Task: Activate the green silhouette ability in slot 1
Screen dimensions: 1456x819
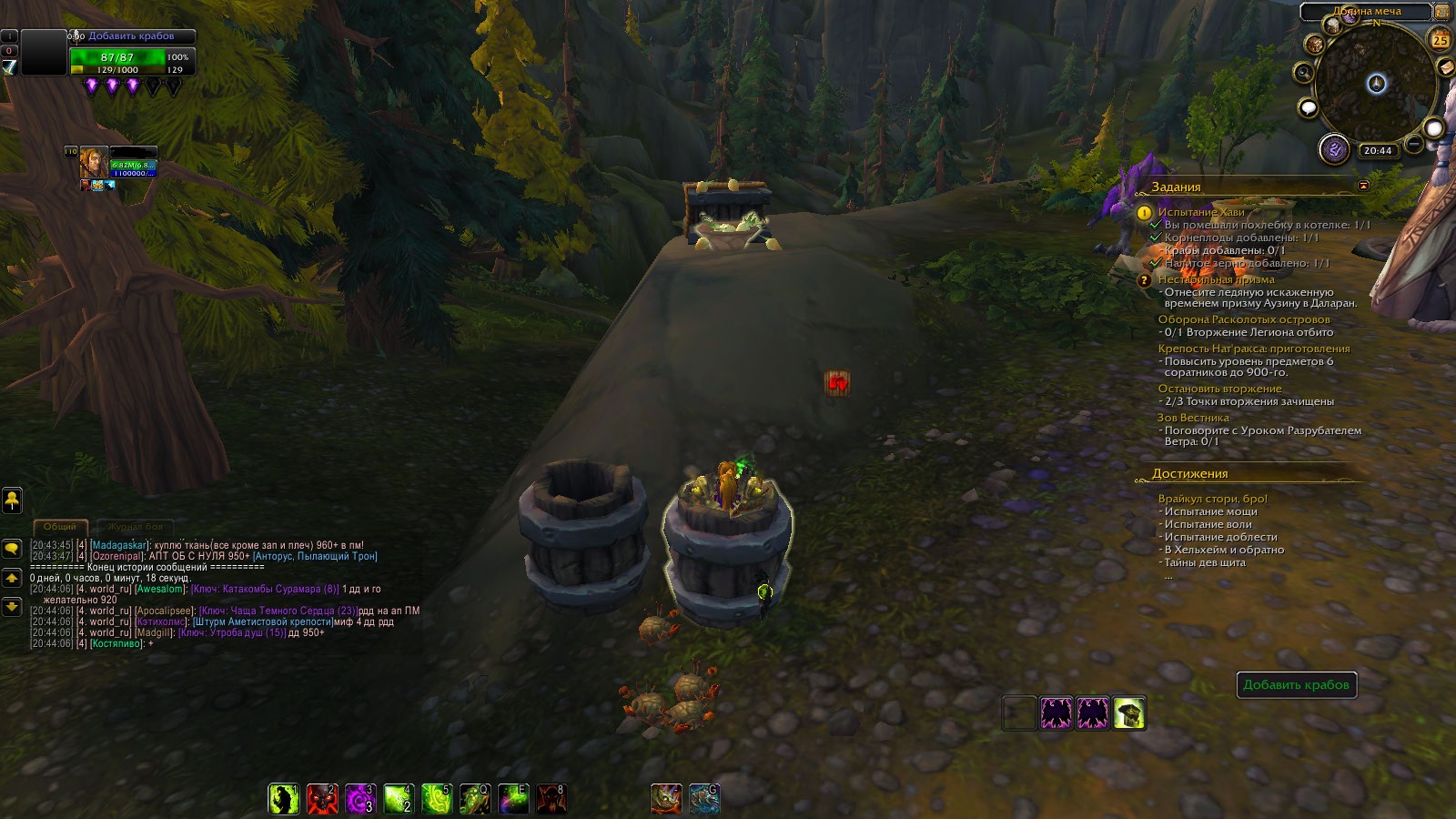Action: click(284, 799)
